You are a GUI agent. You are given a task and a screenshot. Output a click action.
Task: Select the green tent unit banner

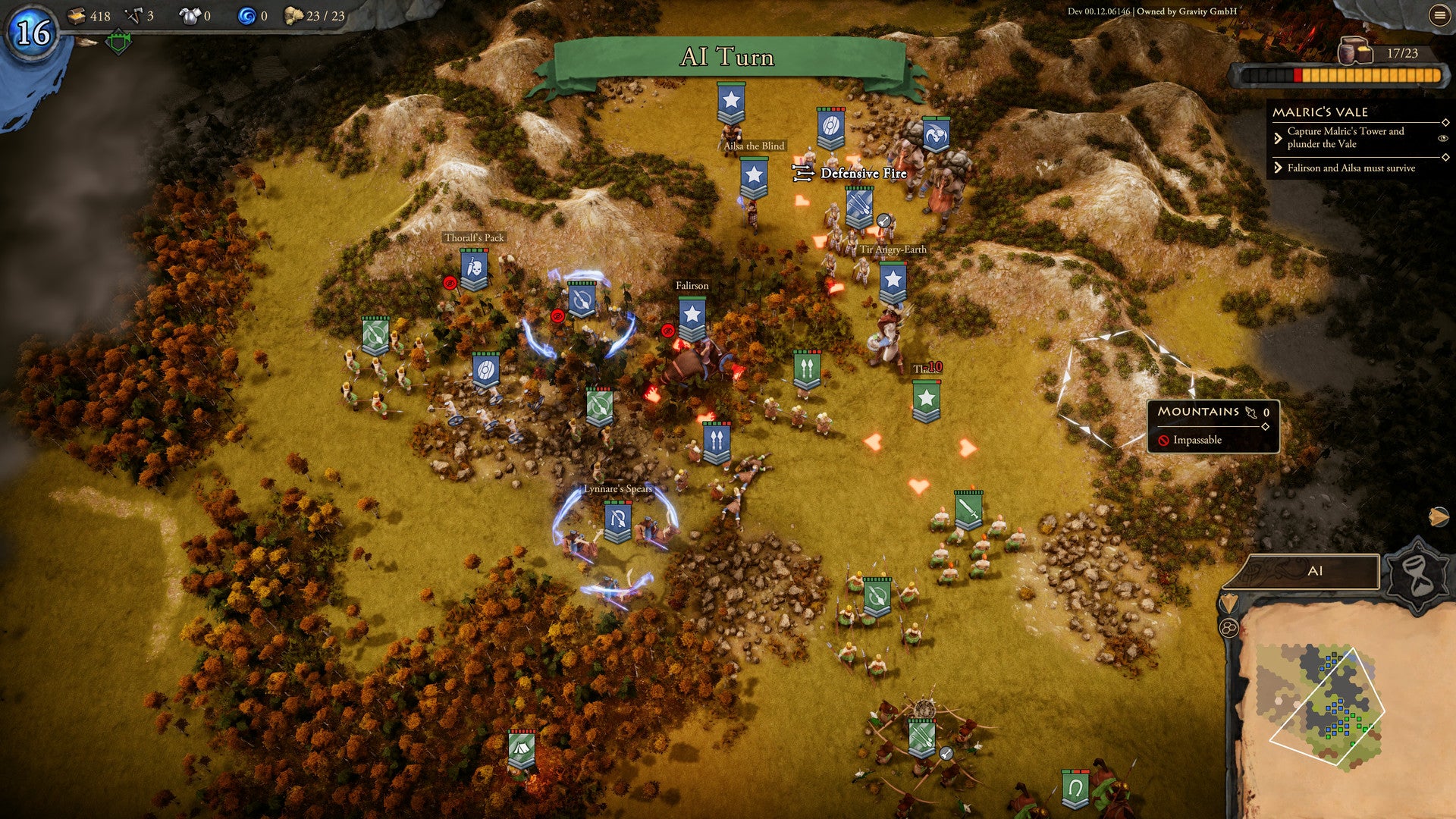[x=521, y=750]
